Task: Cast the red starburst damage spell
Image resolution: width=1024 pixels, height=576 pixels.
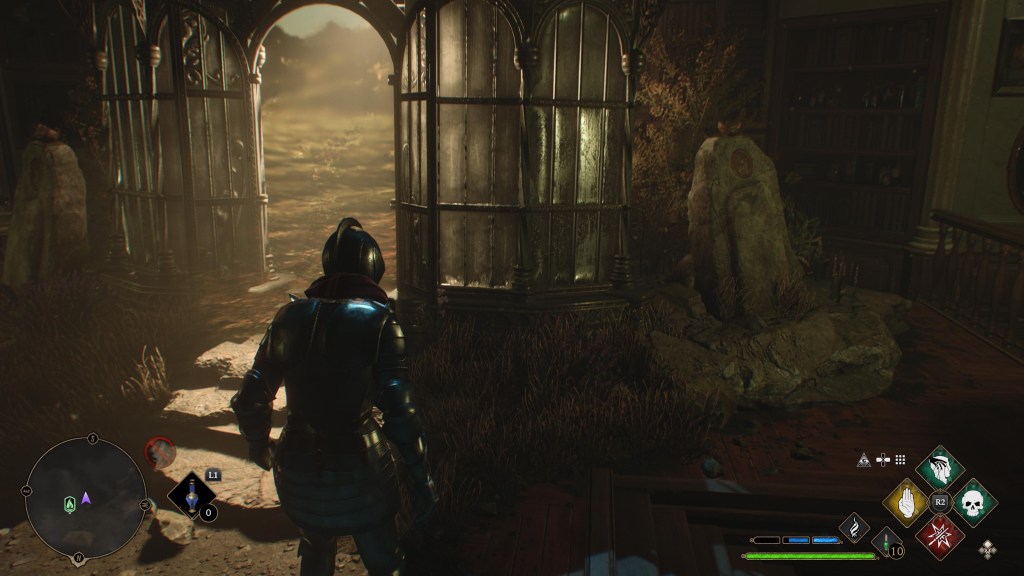Action: [x=939, y=536]
